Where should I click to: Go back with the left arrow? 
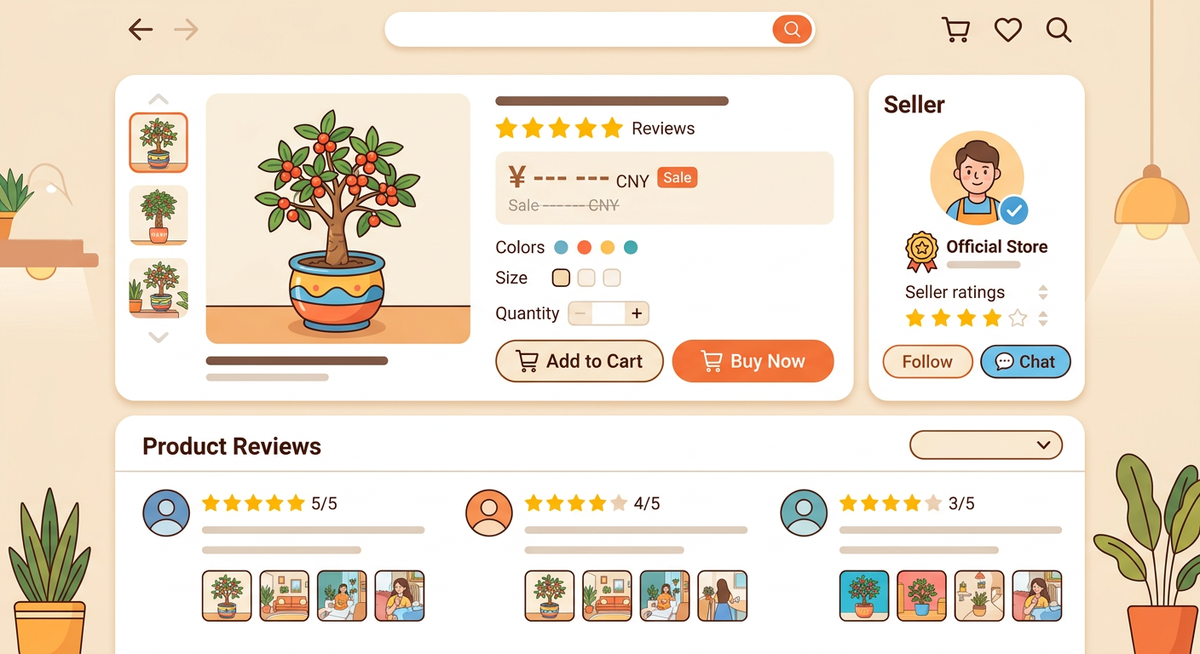tap(141, 30)
